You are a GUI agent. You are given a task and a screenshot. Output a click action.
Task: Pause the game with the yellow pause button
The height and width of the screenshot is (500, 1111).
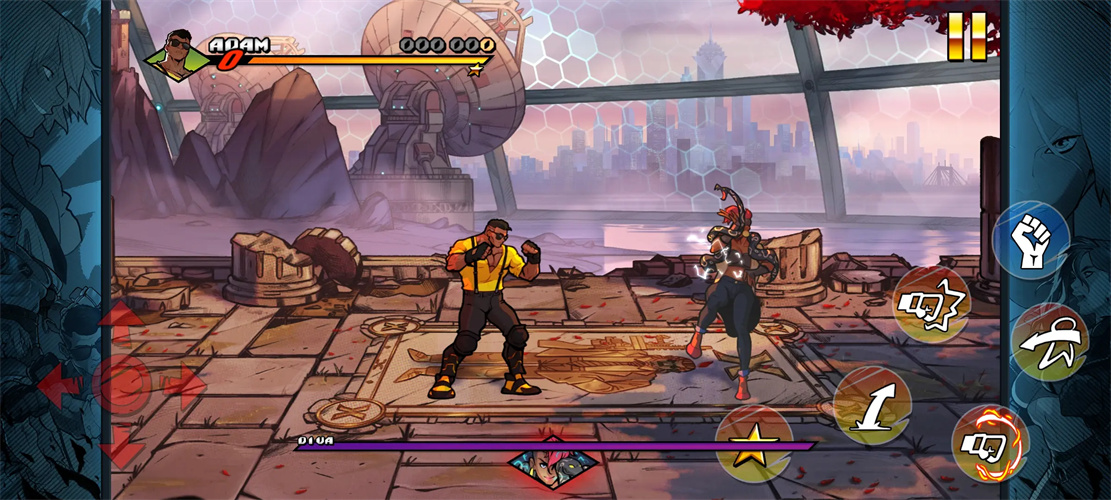pos(967,36)
